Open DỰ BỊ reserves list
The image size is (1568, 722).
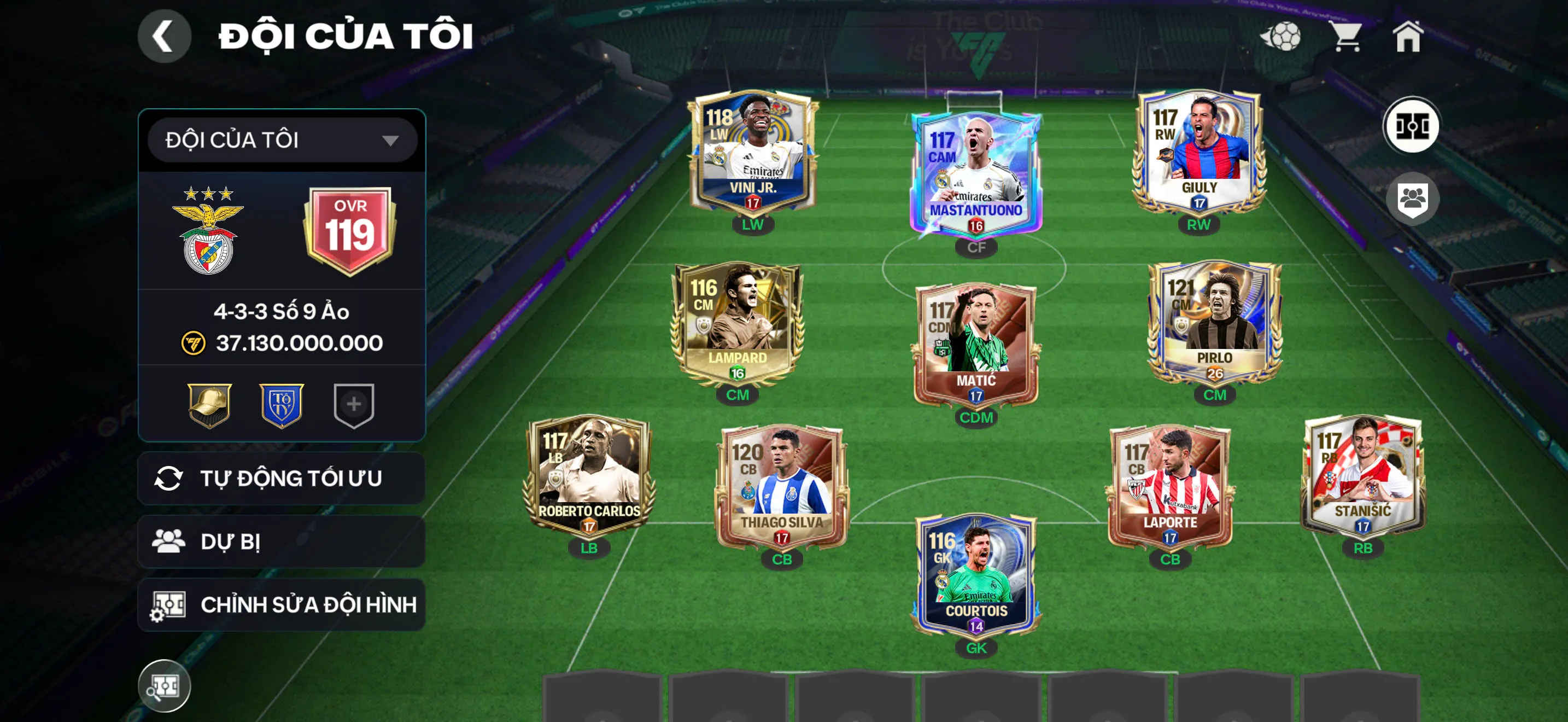(x=280, y=541)
